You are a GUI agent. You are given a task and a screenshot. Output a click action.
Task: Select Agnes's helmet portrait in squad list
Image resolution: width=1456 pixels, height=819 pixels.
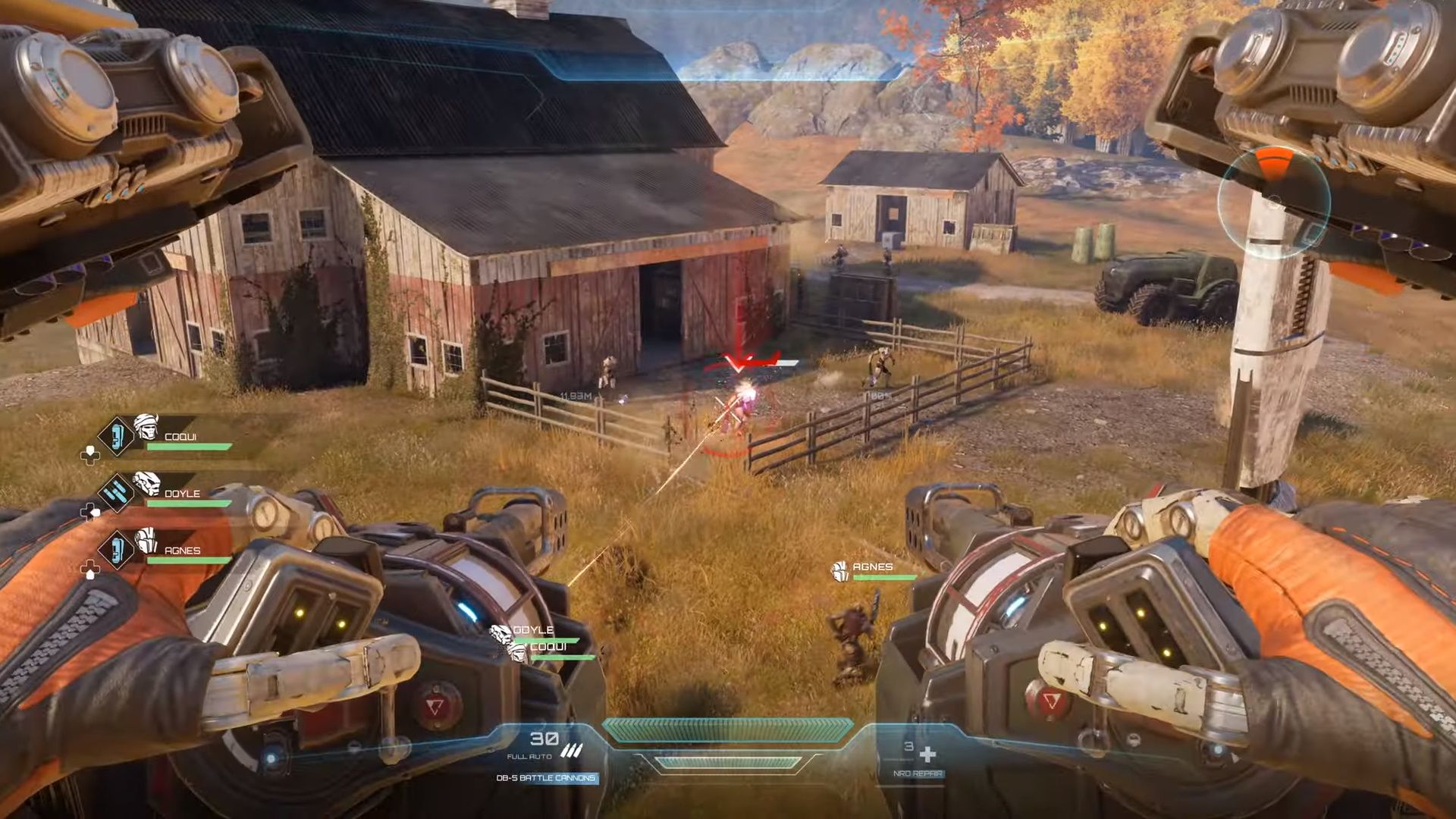(146, 541)
